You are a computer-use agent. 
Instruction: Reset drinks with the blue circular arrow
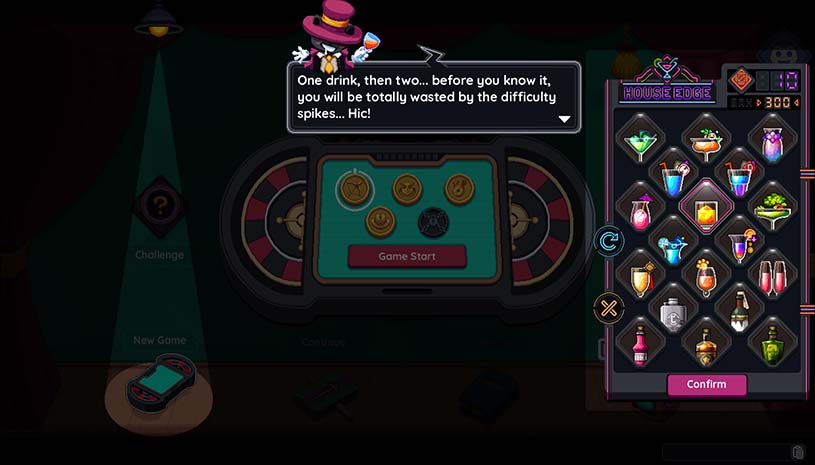click(x=608, y=240)
